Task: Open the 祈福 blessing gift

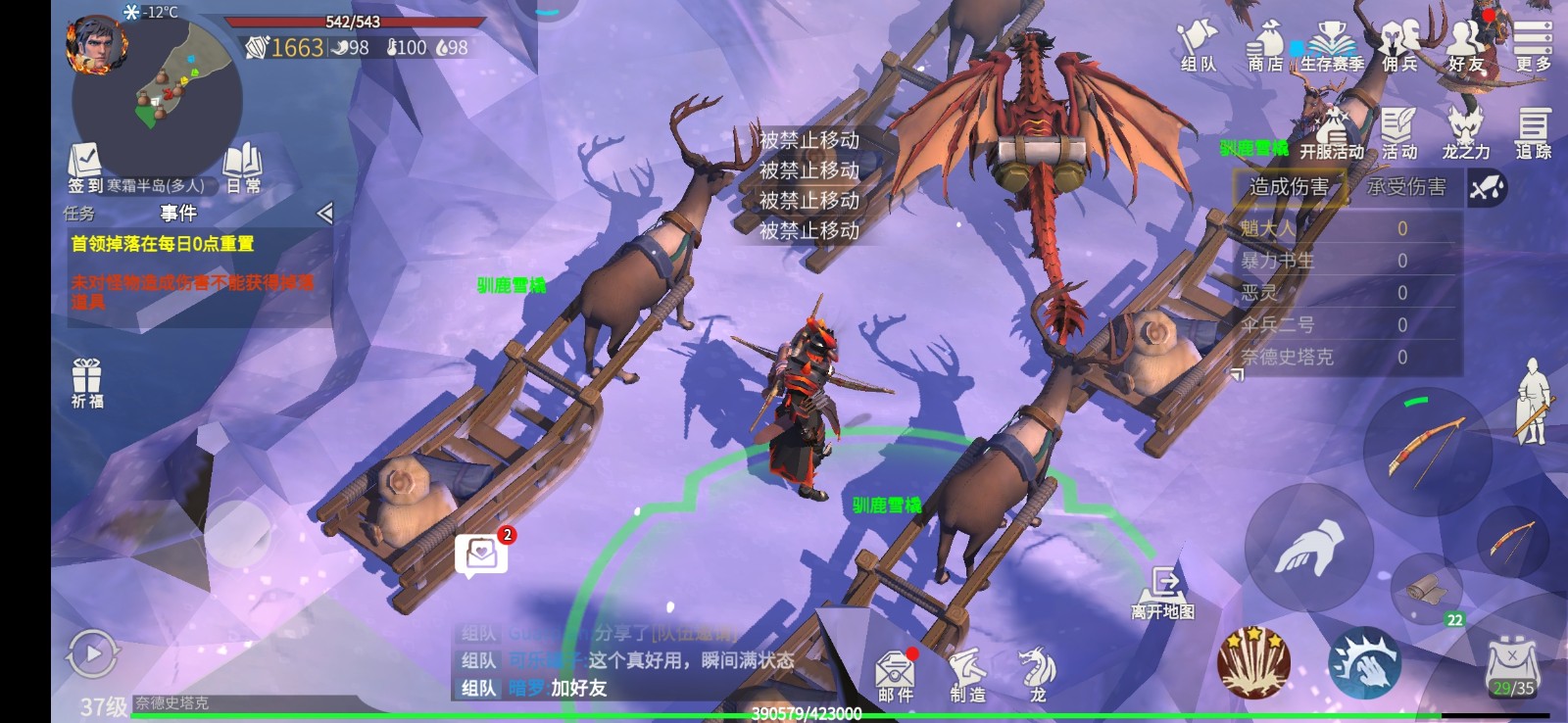Action: 87,382
